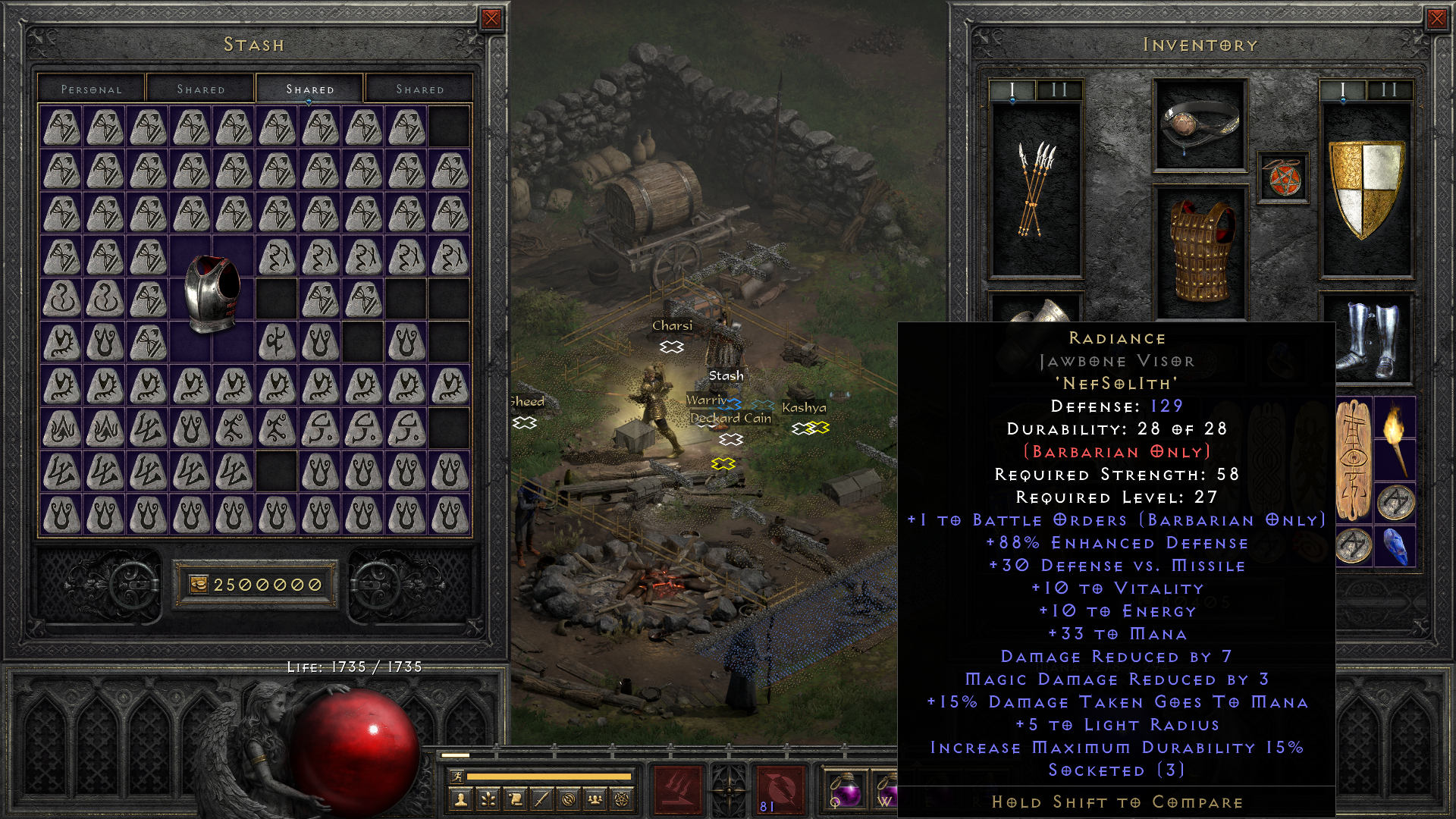Viewport: 1456px width, 819px height.
Task: Click the sword icon in the menu bar
Action: coord(541,799)
